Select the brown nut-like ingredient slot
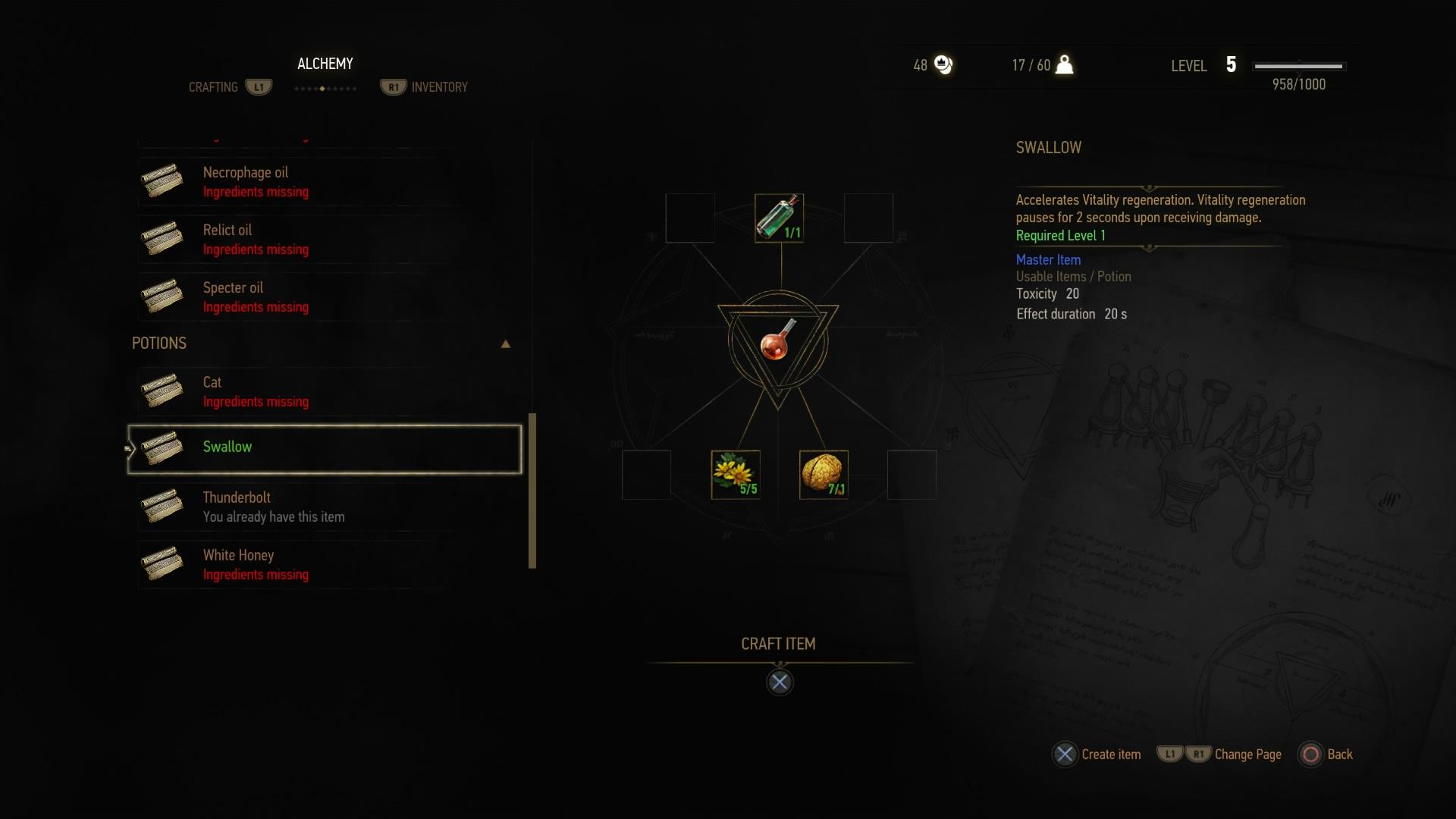This screenshot has height=819, width=1456. (x=824, y=475)
